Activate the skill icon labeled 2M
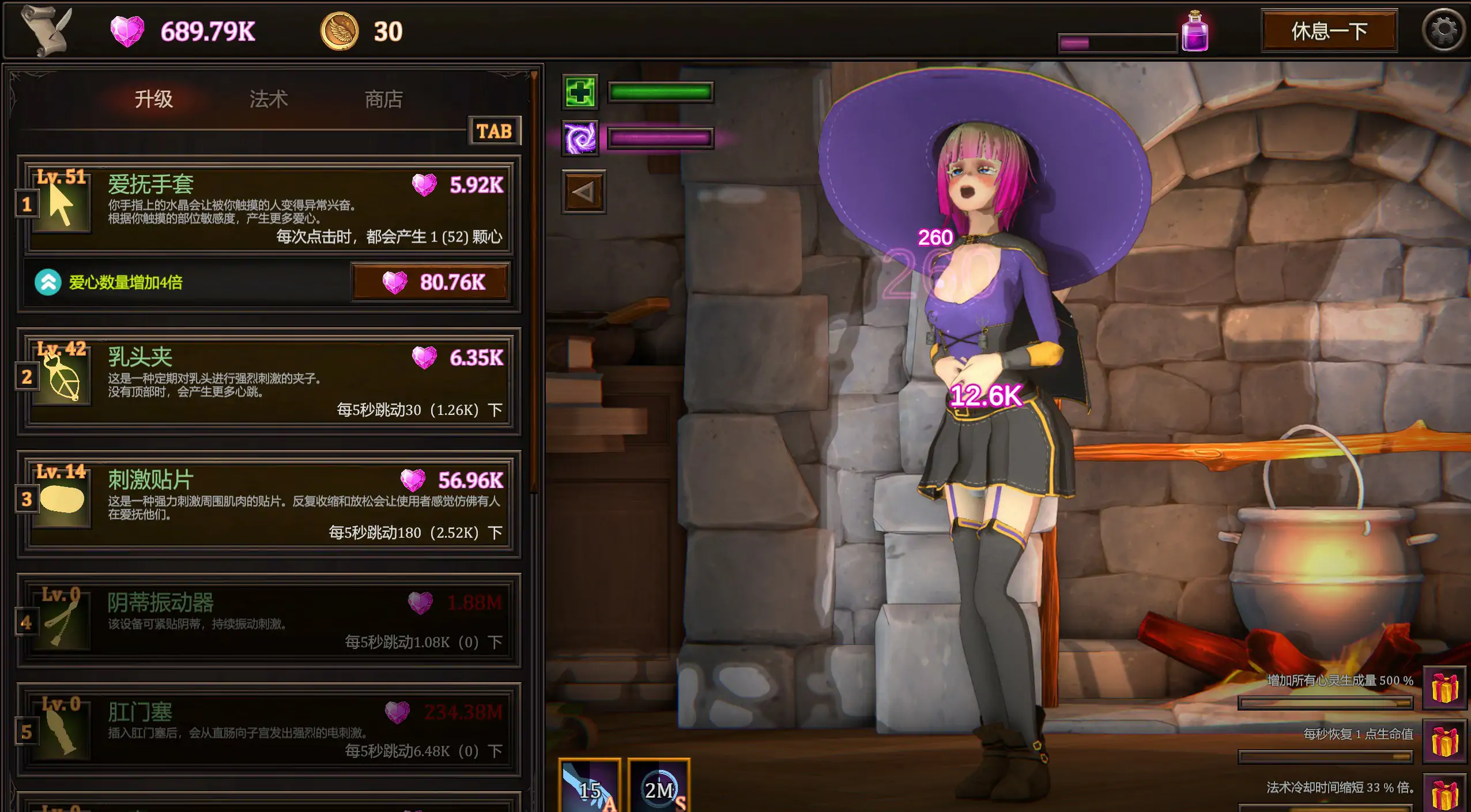This screenshot has height=812, width=1471. point(658,787)
